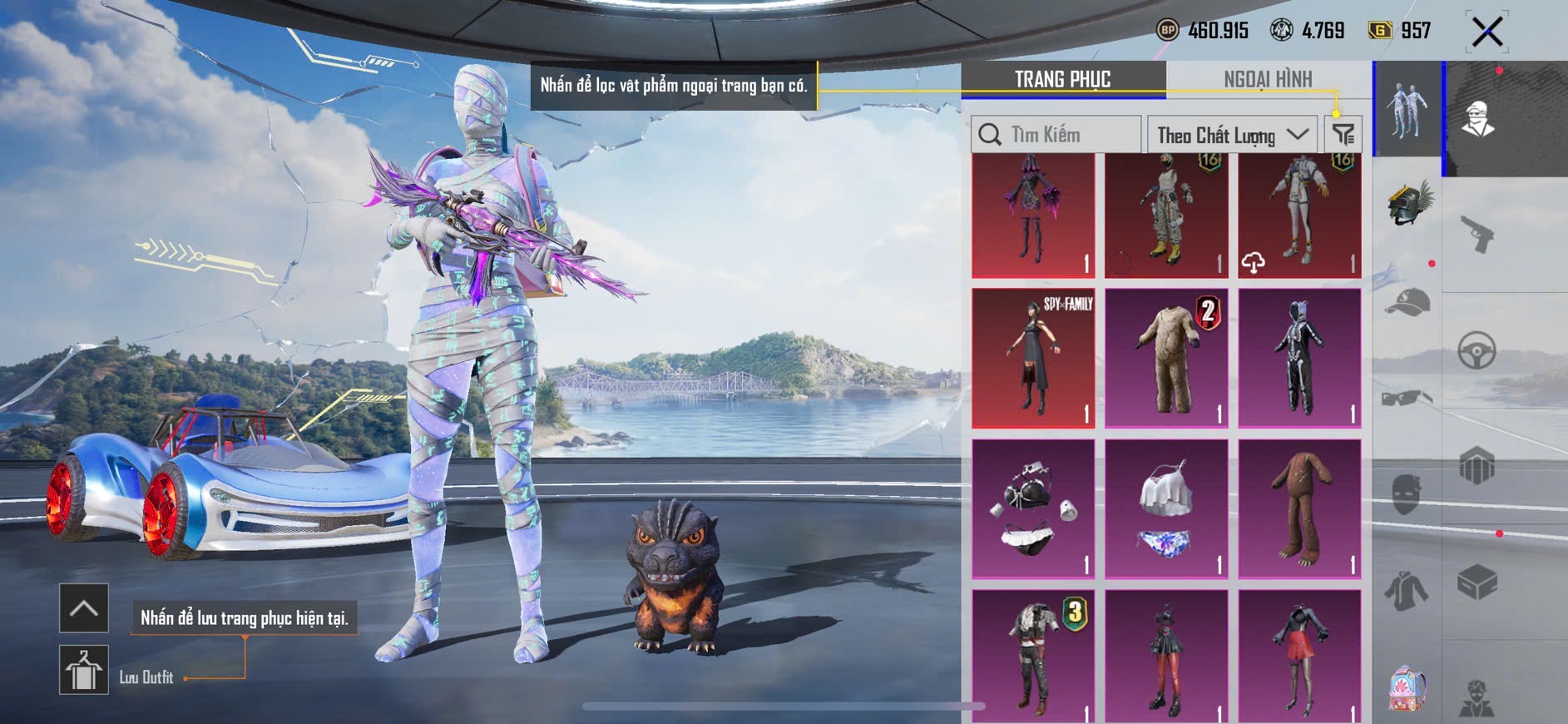Screen dimensions: 1568x724
Task: Open the pistol weapon skins category
Action: pyautogui.click(x=1477, y=234)
